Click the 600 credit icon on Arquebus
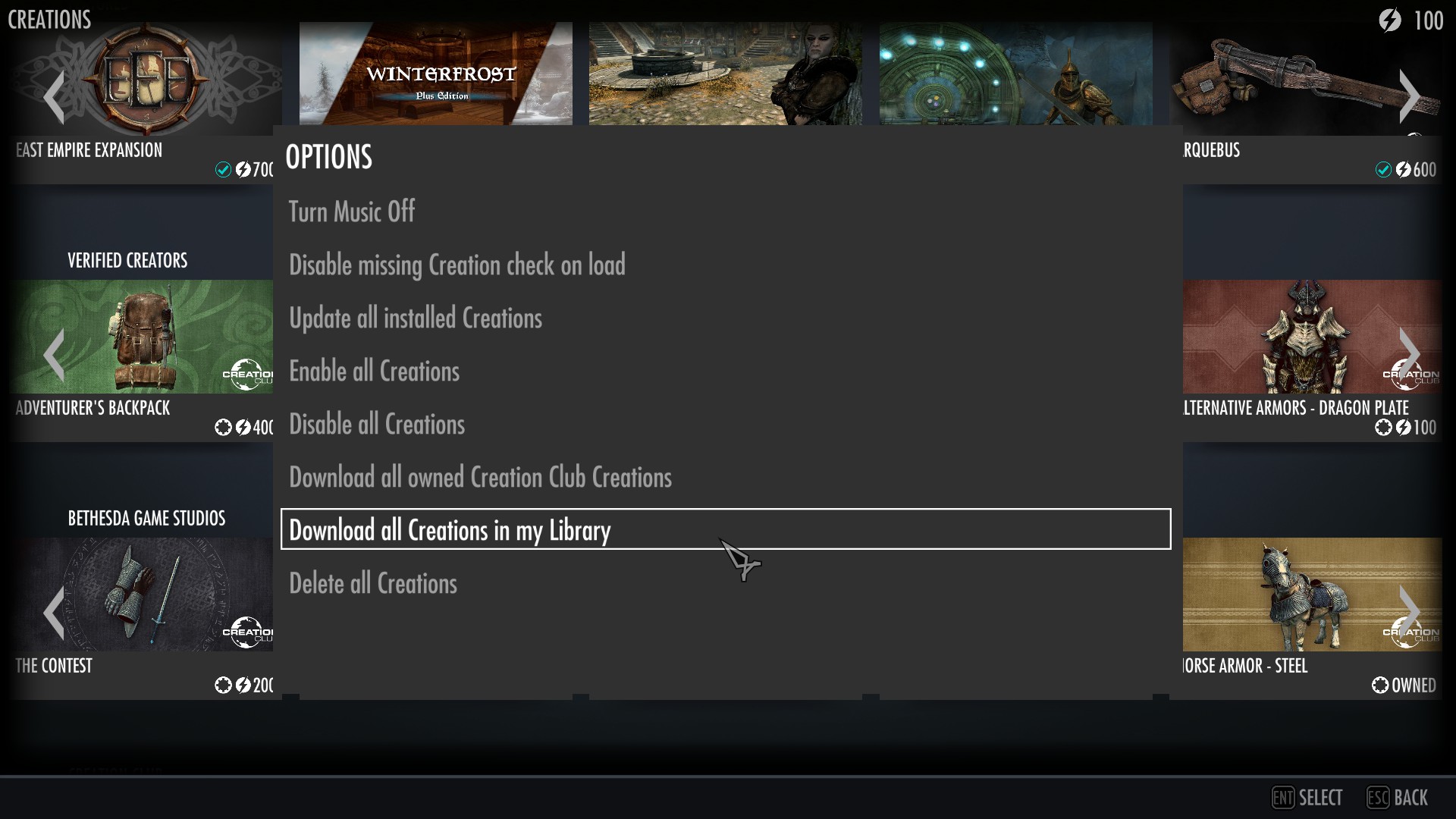This screenshot has height=819, width=1456. 1403,170
